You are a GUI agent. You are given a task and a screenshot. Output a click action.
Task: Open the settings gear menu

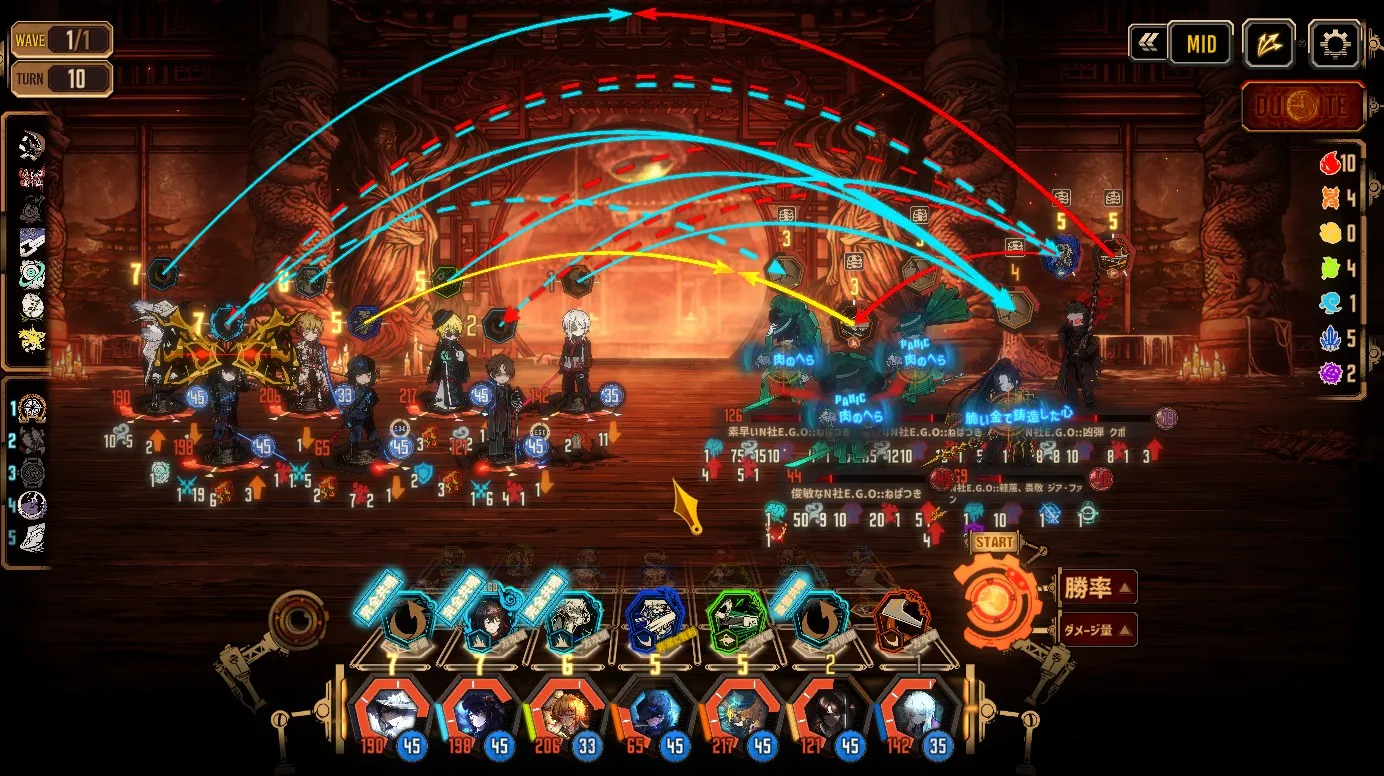[x=1334, y=43]
